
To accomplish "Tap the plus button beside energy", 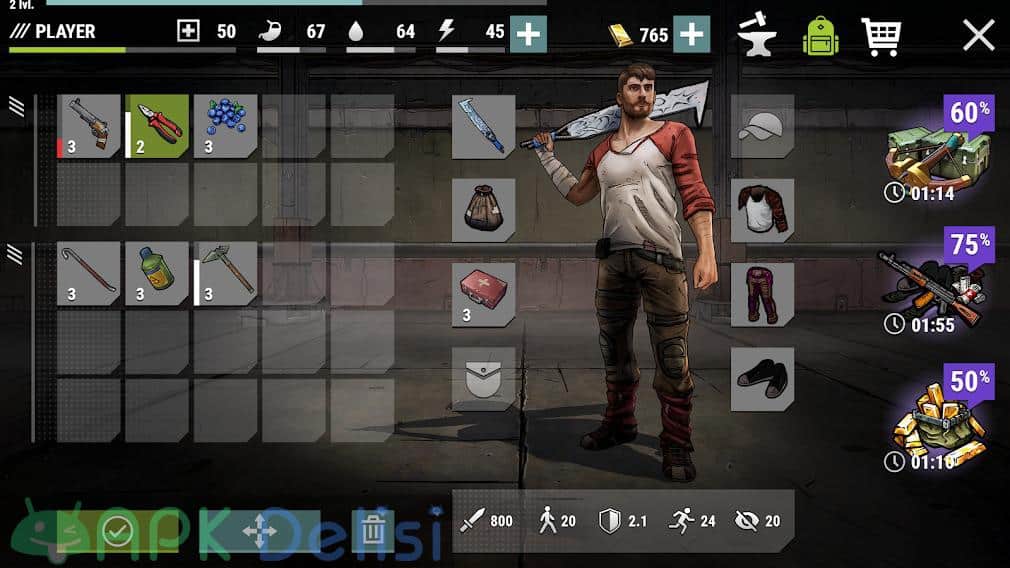I will pyautogui.click(x=528, y=35).
